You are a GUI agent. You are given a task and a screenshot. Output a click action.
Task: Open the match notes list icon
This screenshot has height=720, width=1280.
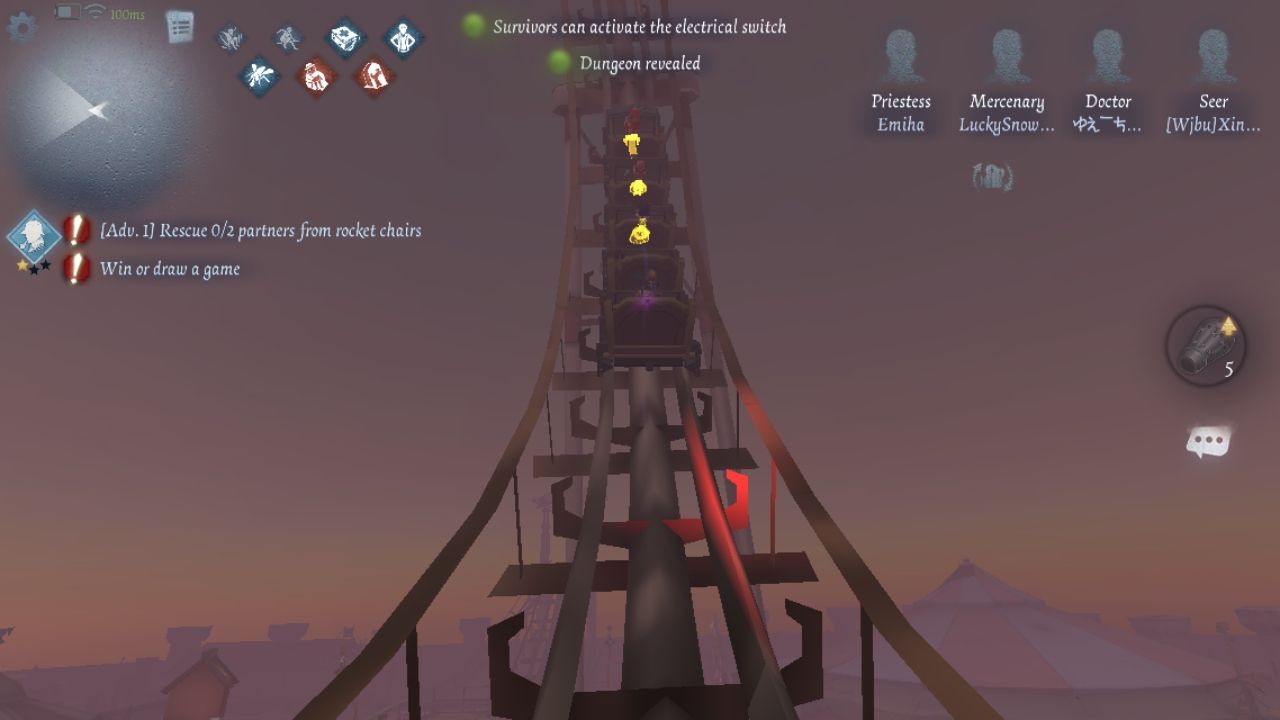click(180, 27)
